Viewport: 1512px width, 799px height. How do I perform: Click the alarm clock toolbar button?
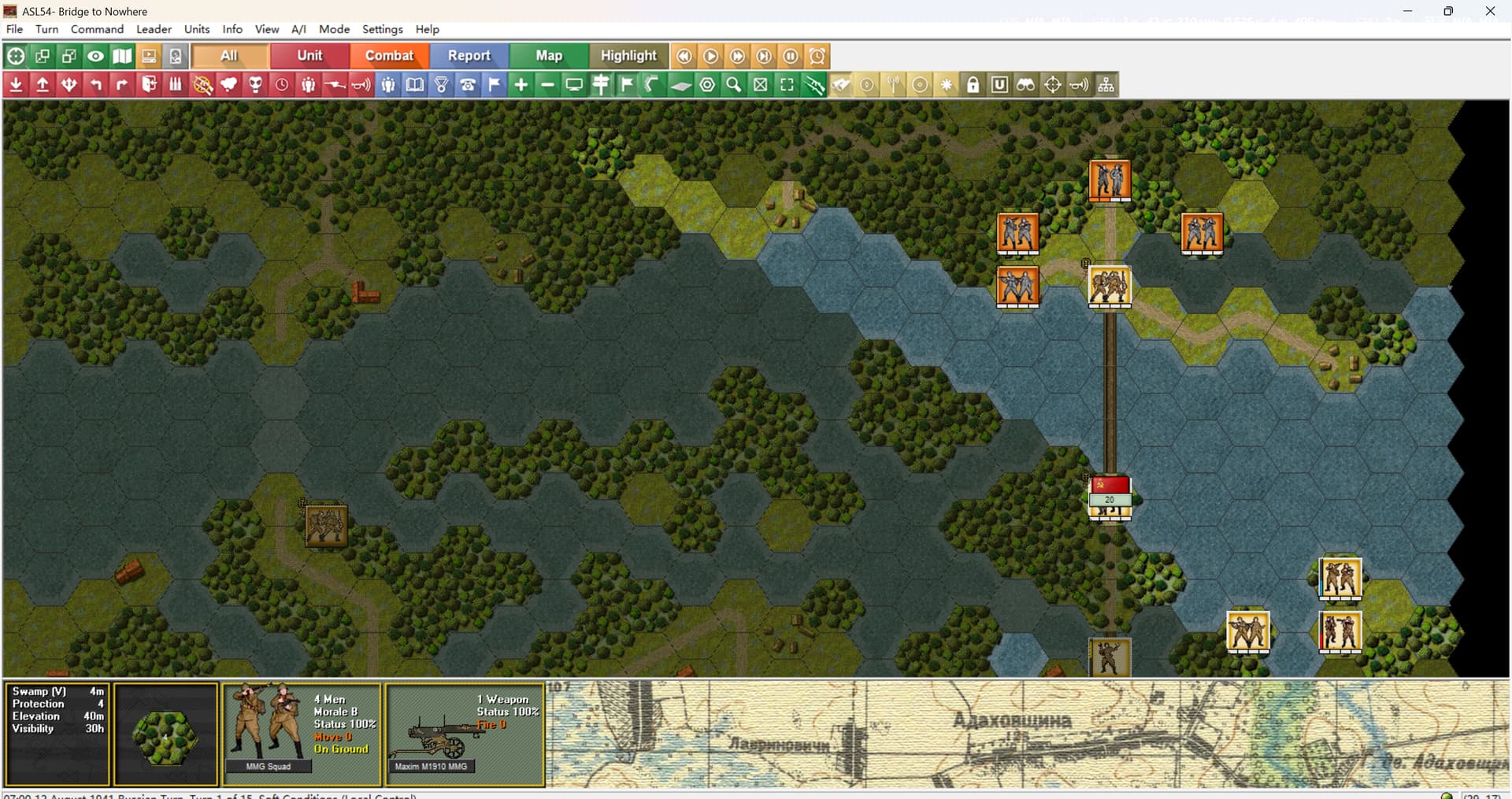[817, 56]
